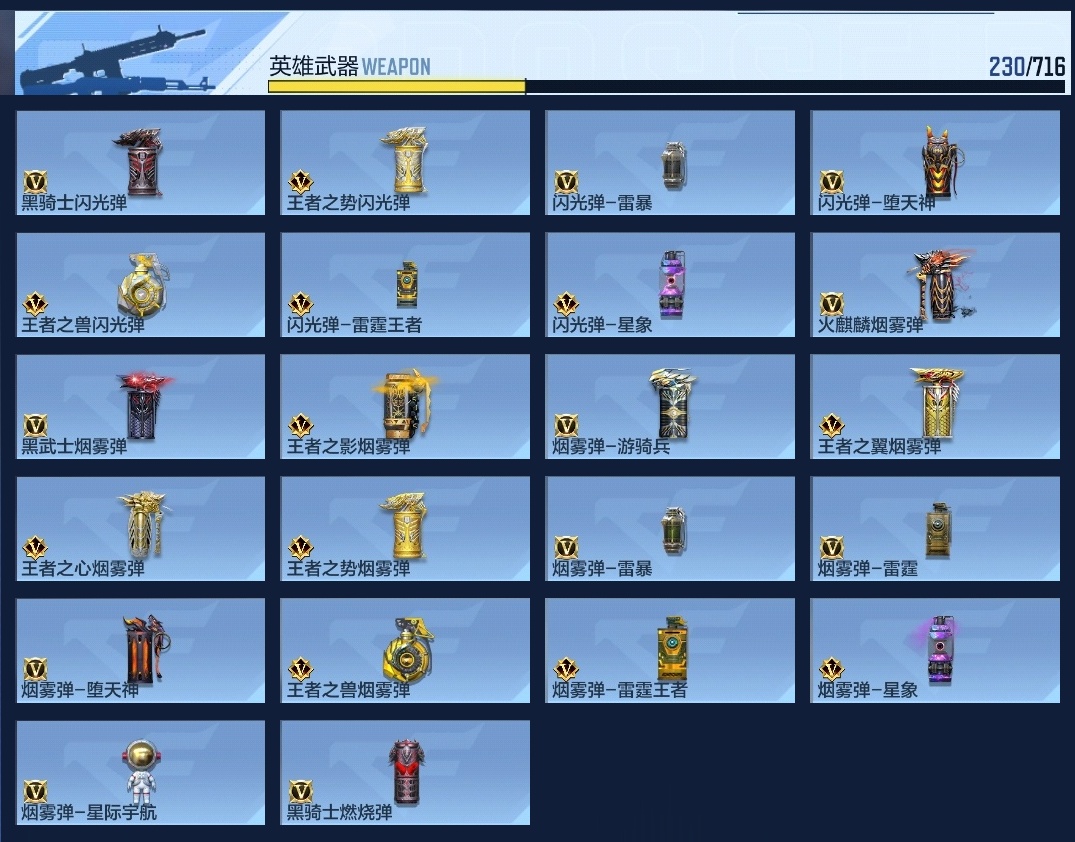Pick the 王者之兽闪光弹 tile
This screenshot has height=842, width=1075.
tap(141, 285)
